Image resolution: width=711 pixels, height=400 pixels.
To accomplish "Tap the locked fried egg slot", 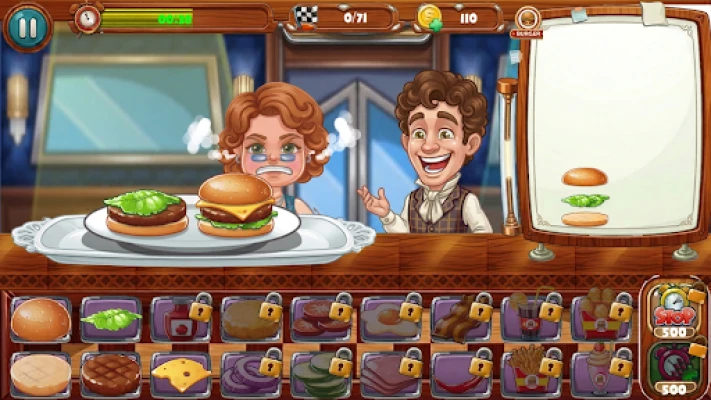I will [x=389, y=320].
